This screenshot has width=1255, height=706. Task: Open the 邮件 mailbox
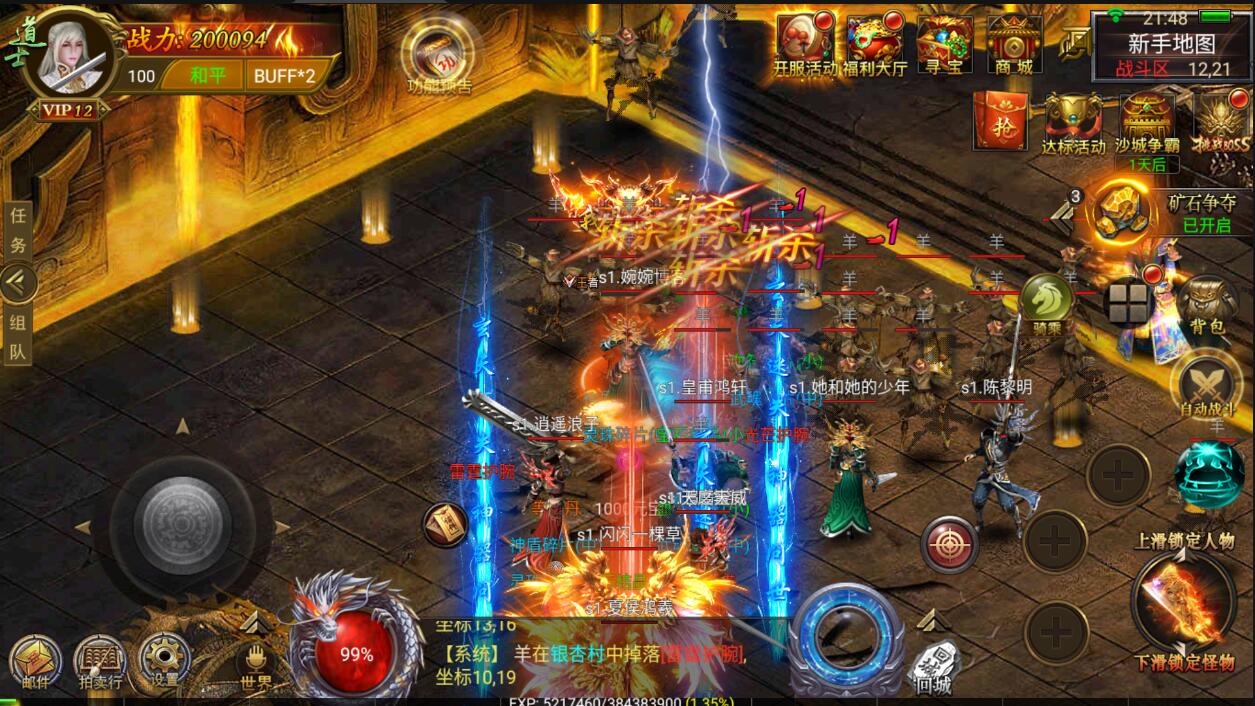34,660
